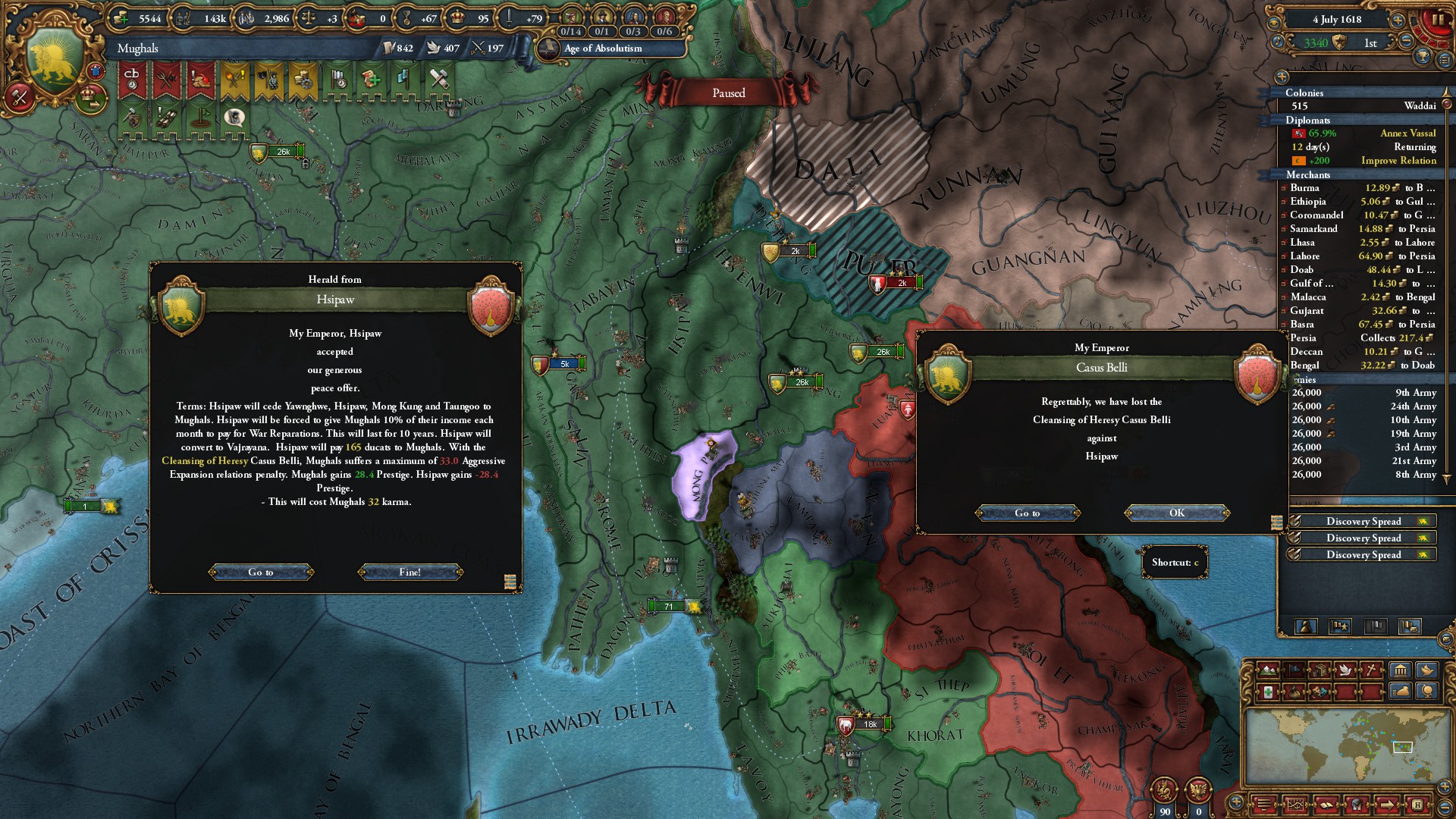Select the Improve Relation diplomat row
This screenshot has height=819, width=1456.
[1365, 160]
